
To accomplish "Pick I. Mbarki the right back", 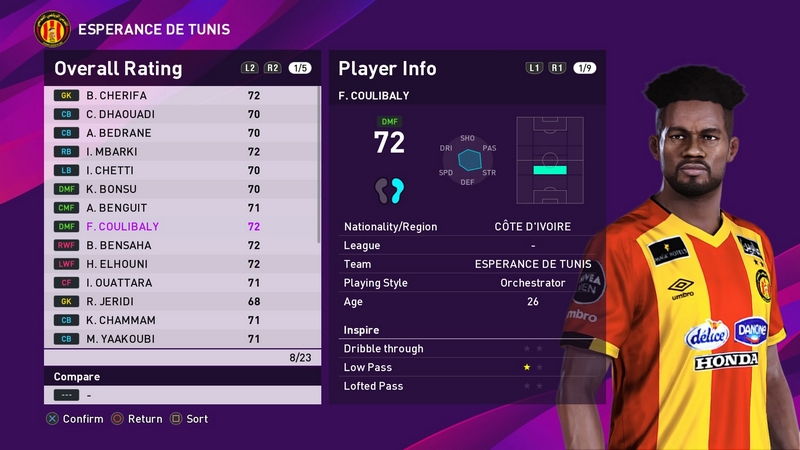I will point(180,152).
